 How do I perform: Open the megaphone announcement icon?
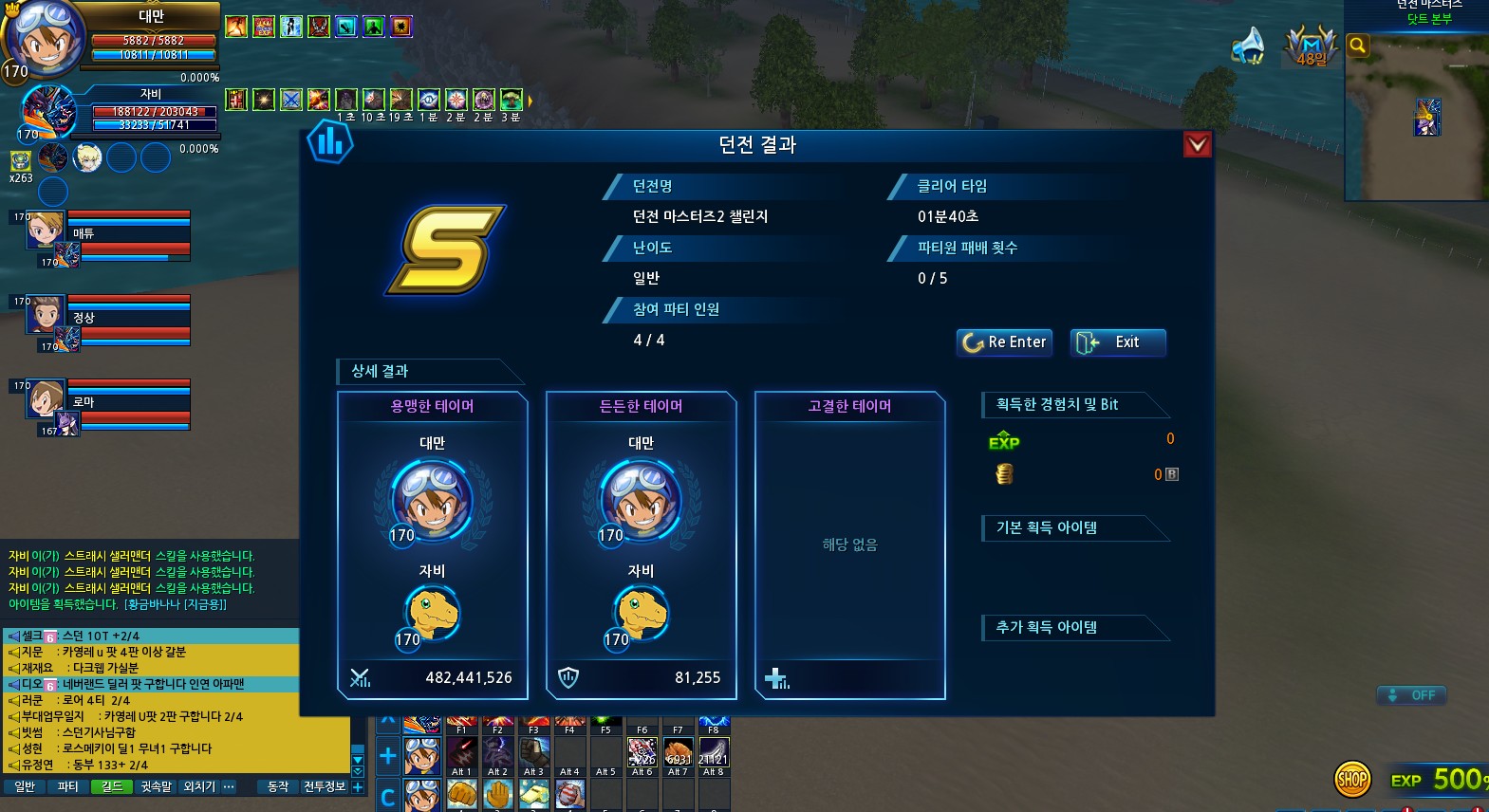1248,45
